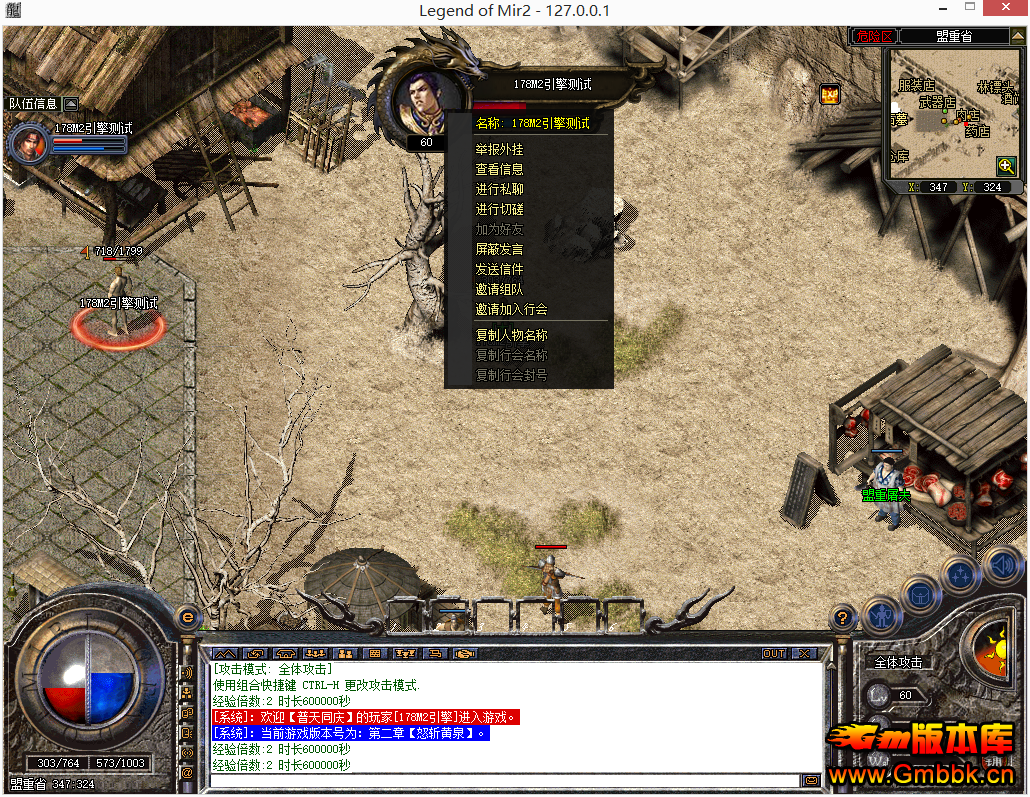Invite the player to a party with 邀请组队

[500, 289]
